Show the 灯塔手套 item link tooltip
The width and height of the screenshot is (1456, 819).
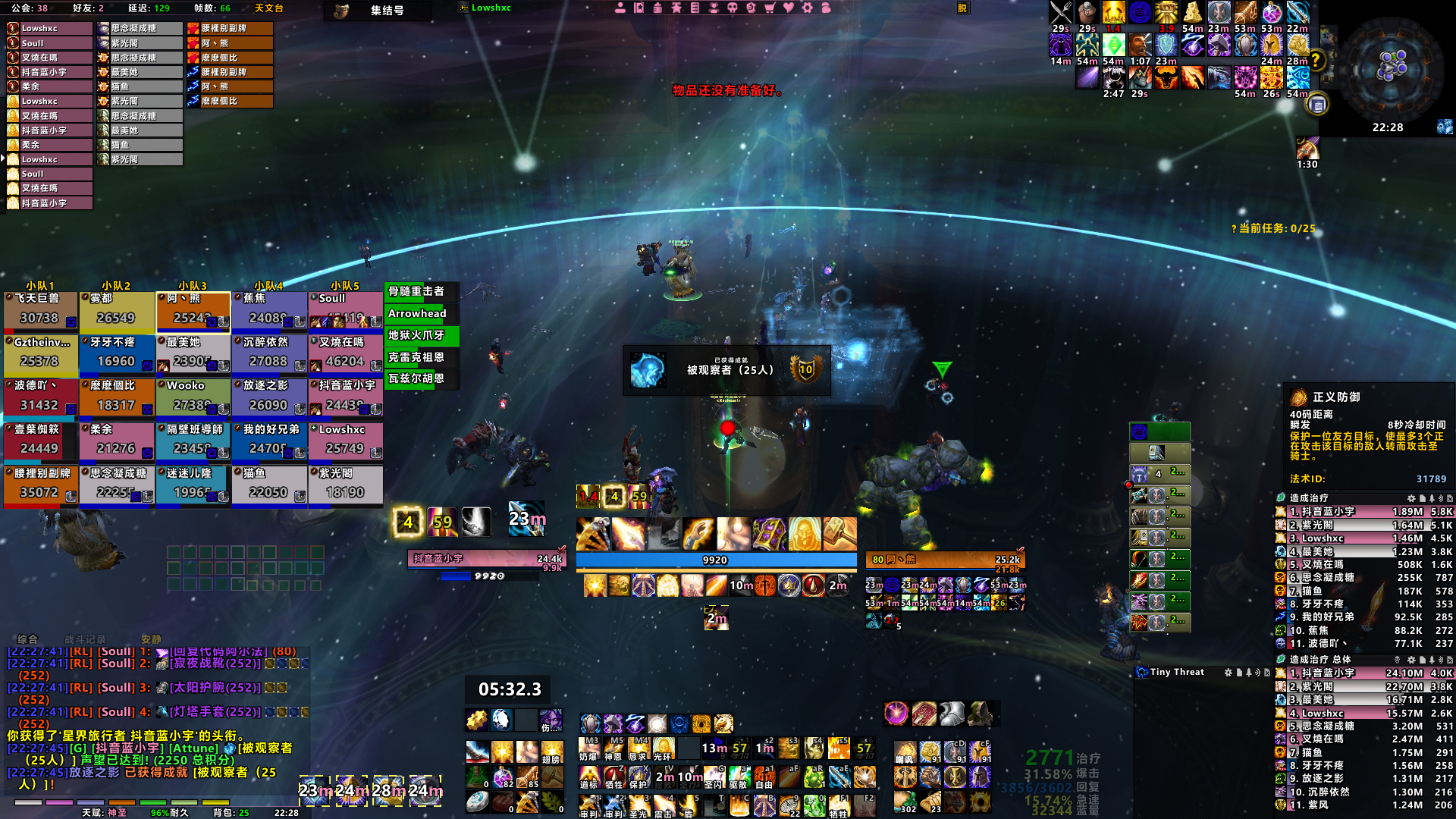(216, 712)
